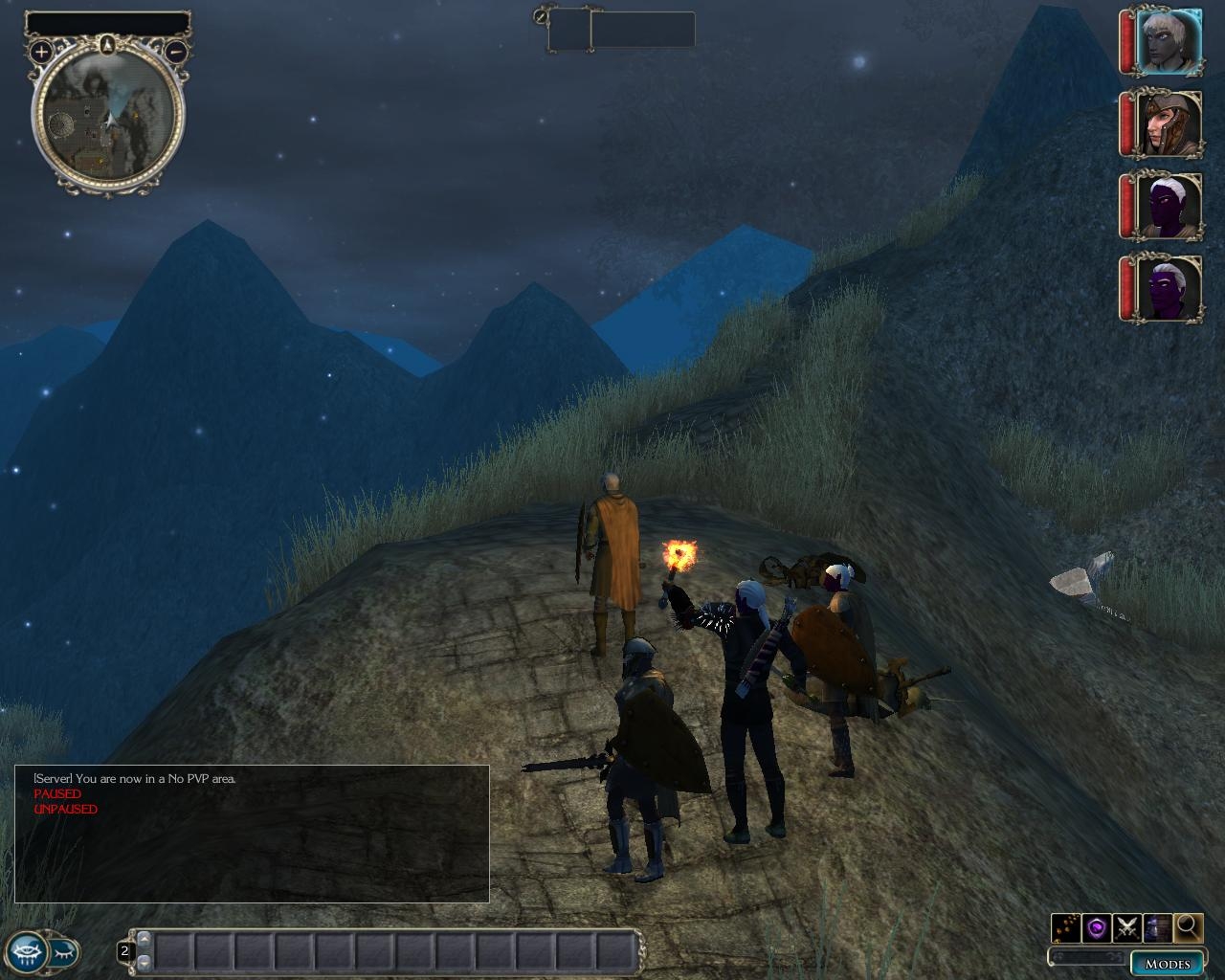Click the chat log message window
The width and height of the screenshot is (1225, 980).
pos(252,834)
